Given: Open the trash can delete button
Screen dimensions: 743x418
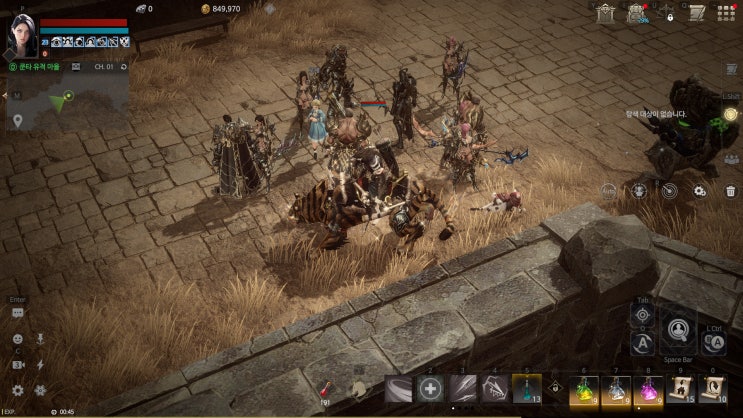Looking at the screenshot, I should click(731, 191).
